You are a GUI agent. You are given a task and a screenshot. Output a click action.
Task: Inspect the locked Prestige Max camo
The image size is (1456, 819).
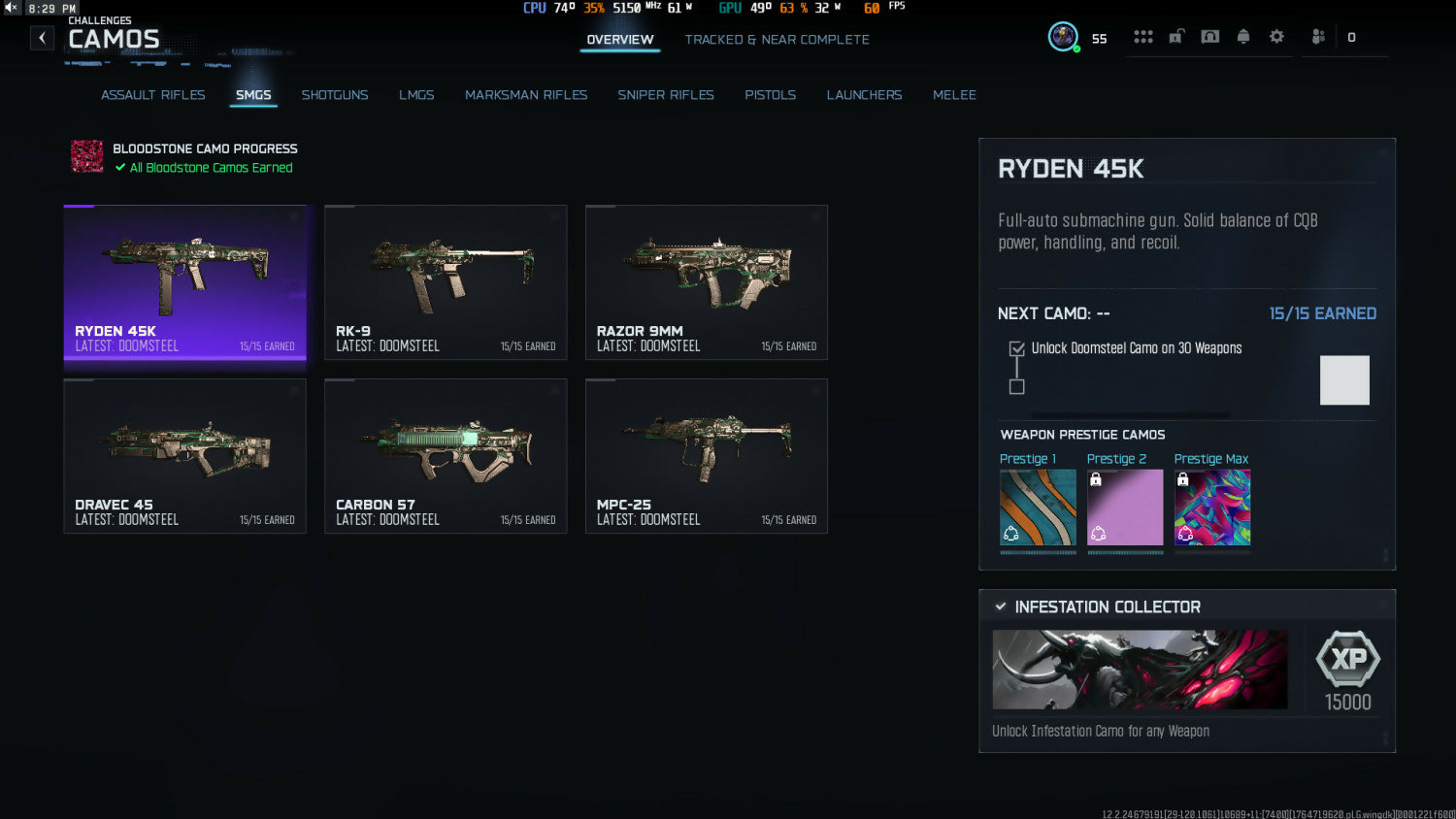[1212, 508]
